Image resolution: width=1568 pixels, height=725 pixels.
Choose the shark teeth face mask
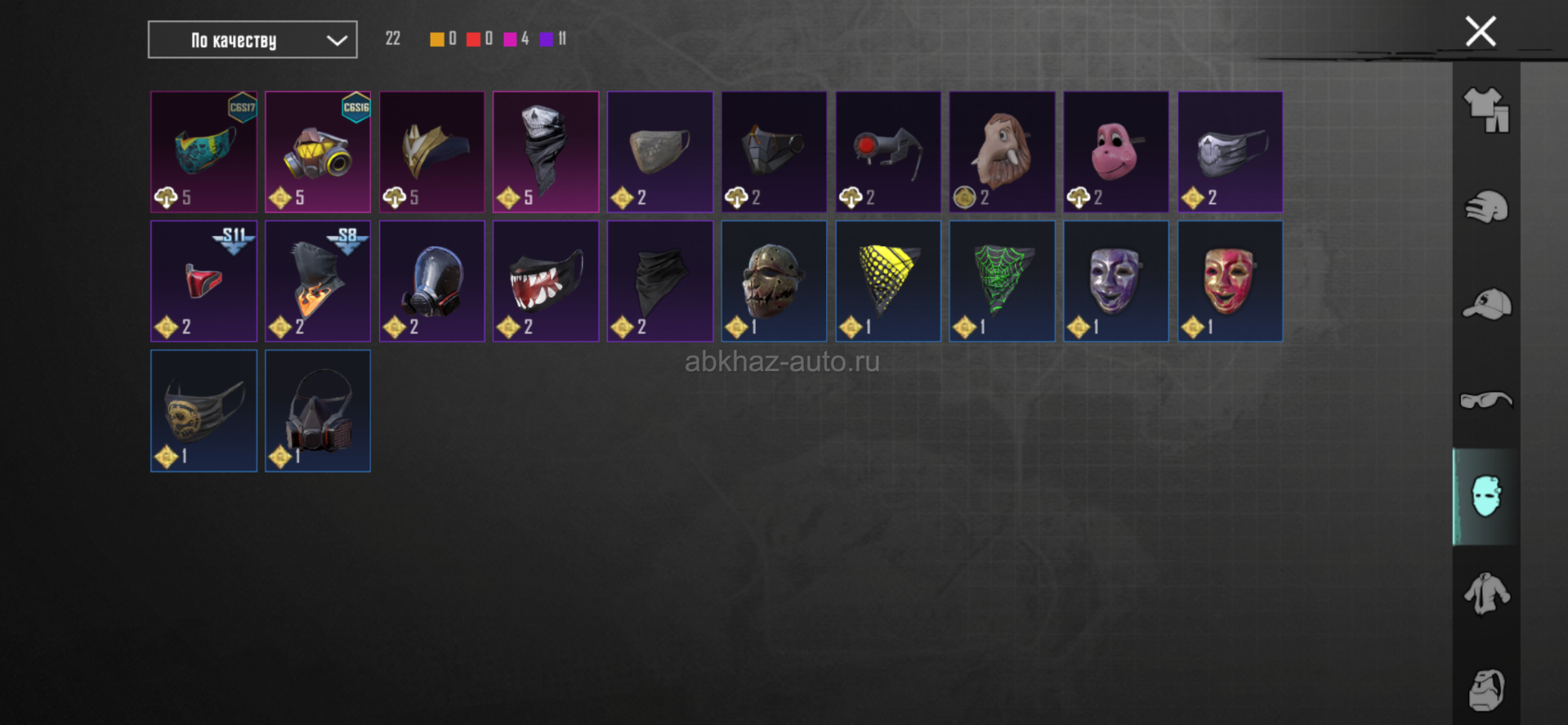point(546,281)
